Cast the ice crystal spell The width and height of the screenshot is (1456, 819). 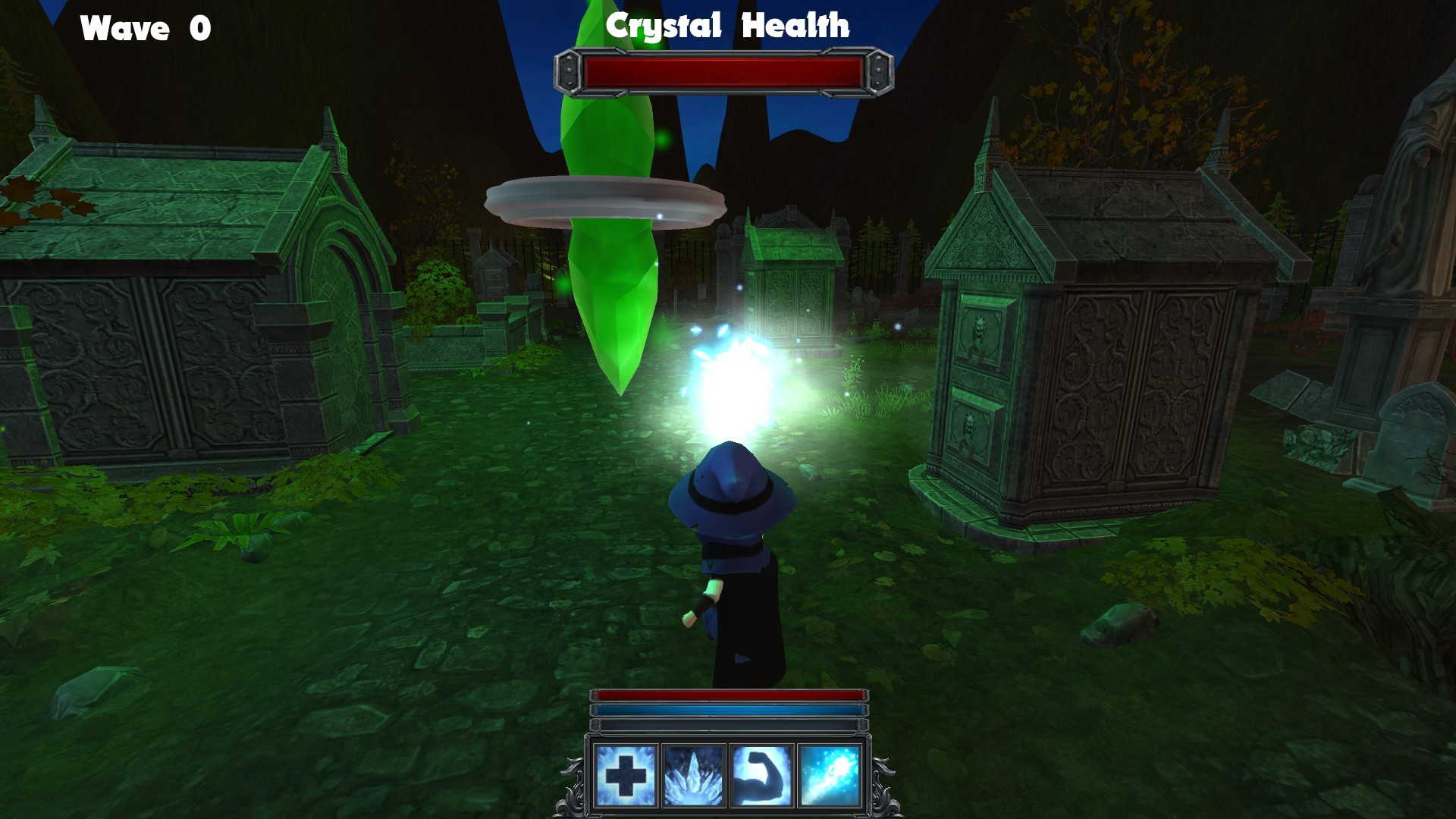tap(692, 775)
